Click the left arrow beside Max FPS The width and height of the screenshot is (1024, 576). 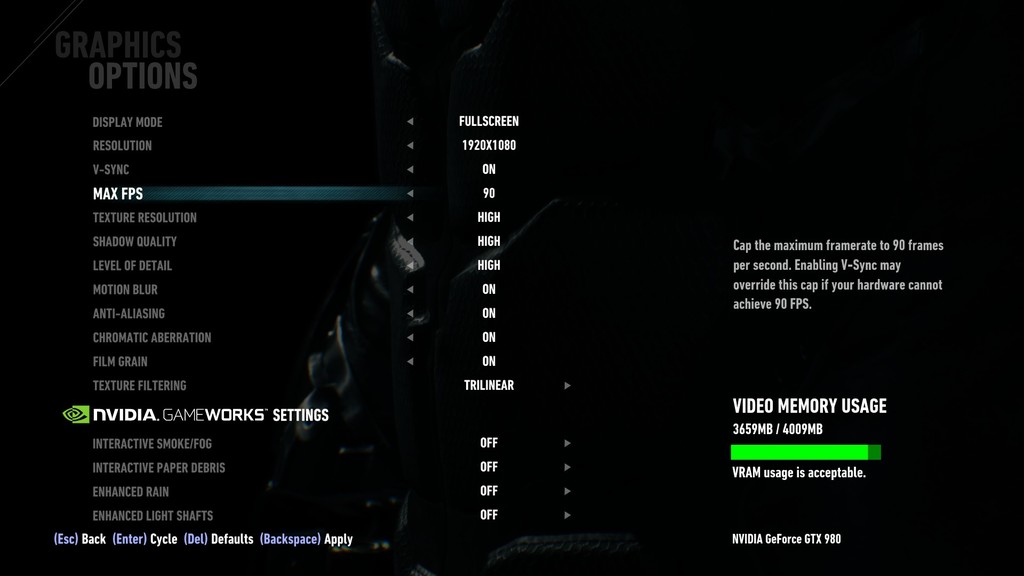click(410, 194)
